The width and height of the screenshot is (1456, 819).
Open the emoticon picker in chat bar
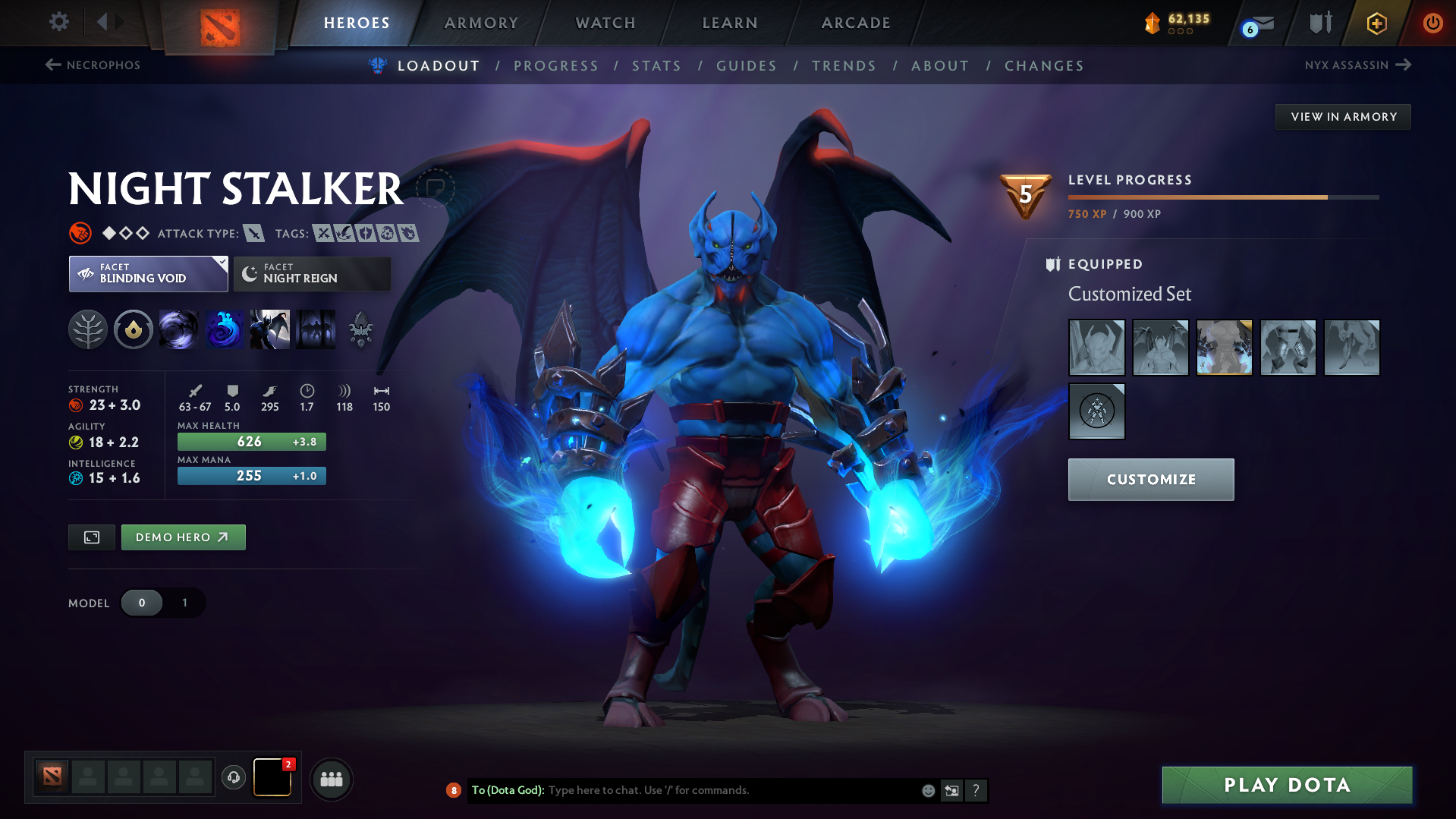927,790
